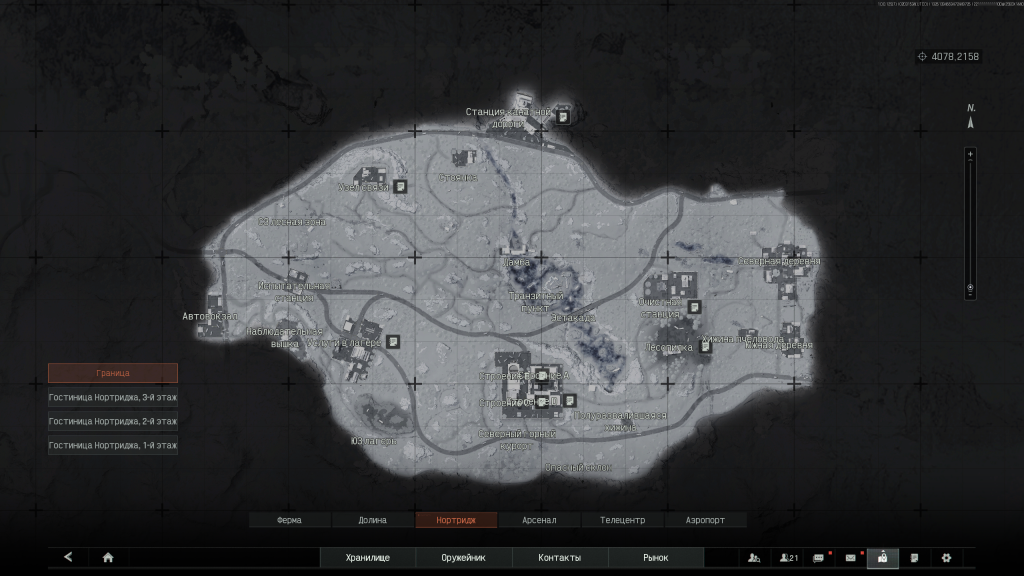1024x576 pixels.
Task: Return to the home screen
Action: [x=108, y=557]
